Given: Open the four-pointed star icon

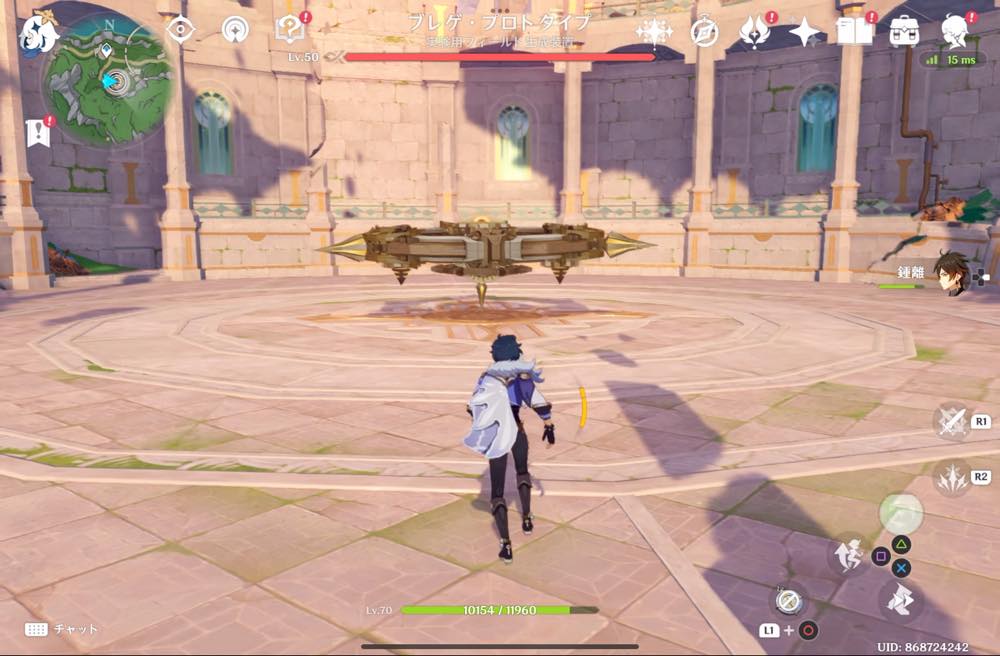Looking at the screenshot, I should [x=805, y=32].
